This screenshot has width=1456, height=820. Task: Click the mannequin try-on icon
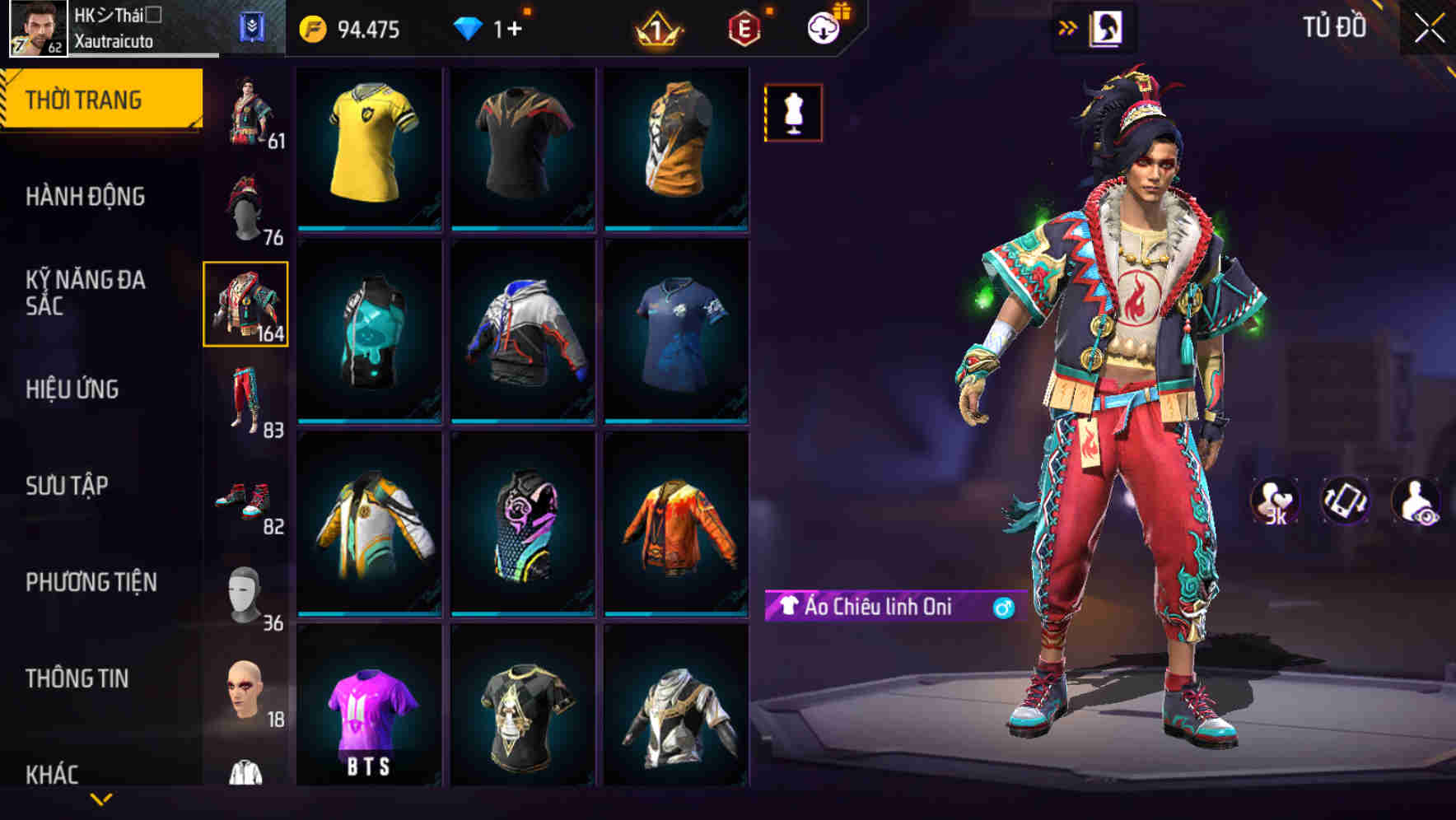click(792, 113)
